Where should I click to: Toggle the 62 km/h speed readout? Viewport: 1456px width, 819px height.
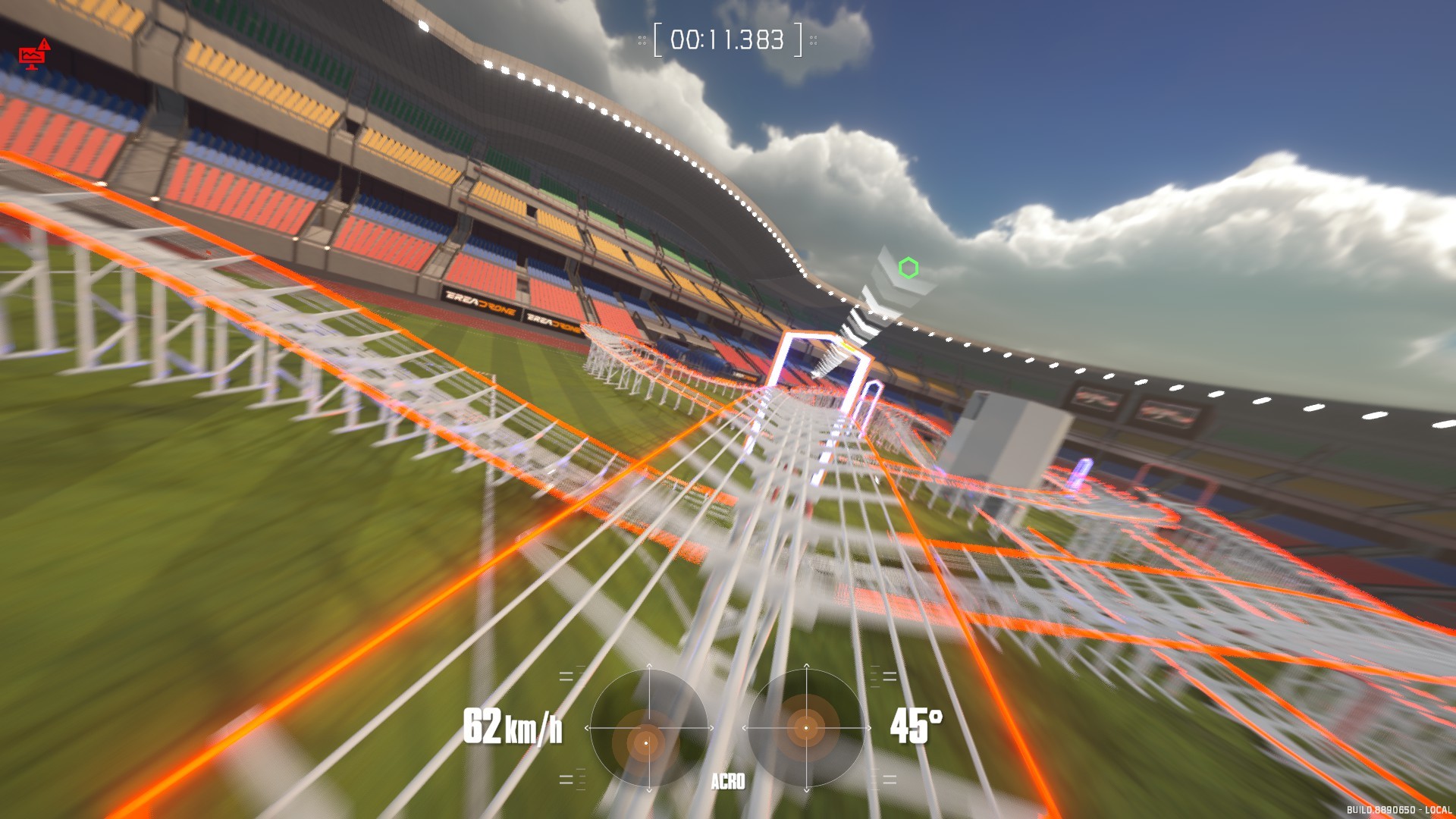(x=513, y=726)
